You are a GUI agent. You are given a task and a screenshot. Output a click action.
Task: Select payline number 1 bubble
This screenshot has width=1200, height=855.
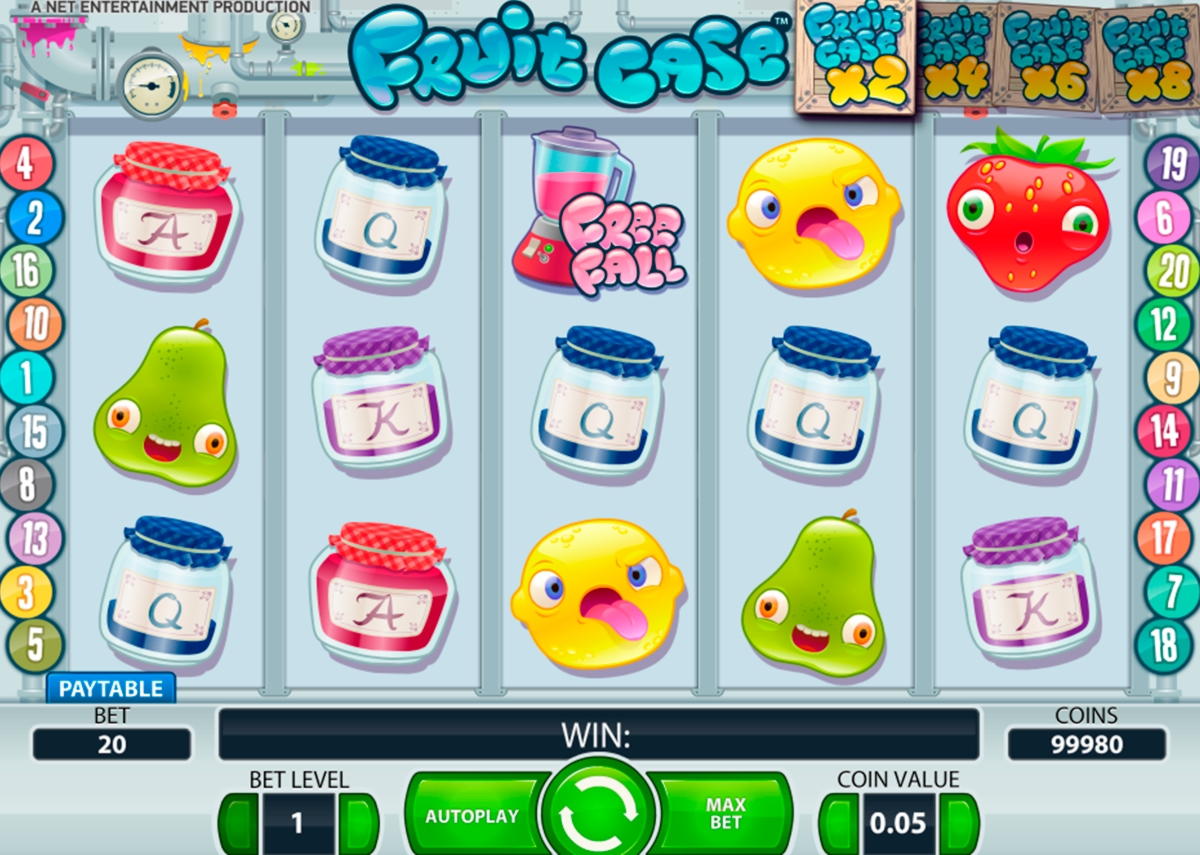[x=27, y=379]
